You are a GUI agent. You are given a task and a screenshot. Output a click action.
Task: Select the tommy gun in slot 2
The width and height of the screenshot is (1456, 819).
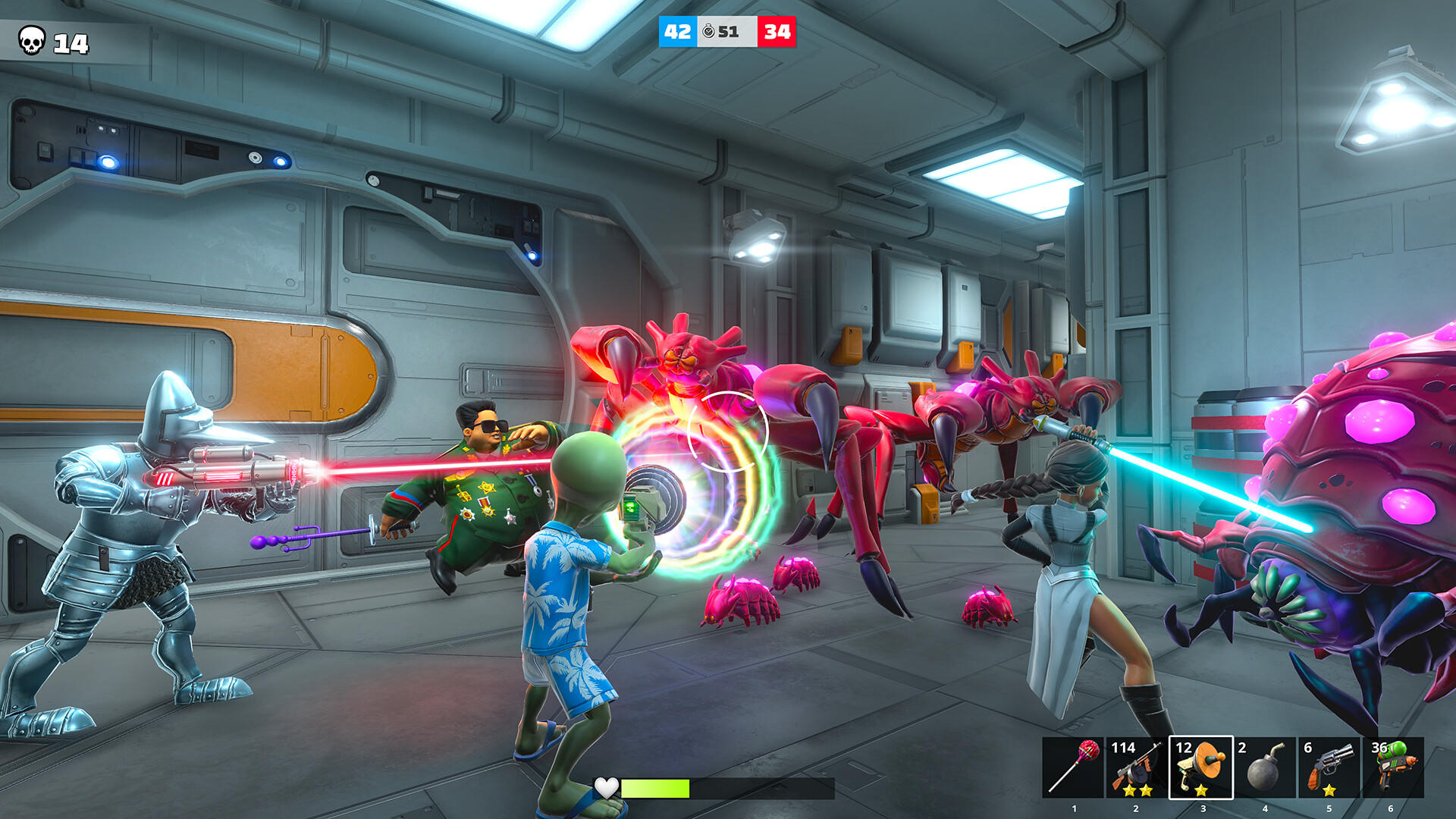click(1134, 765)
